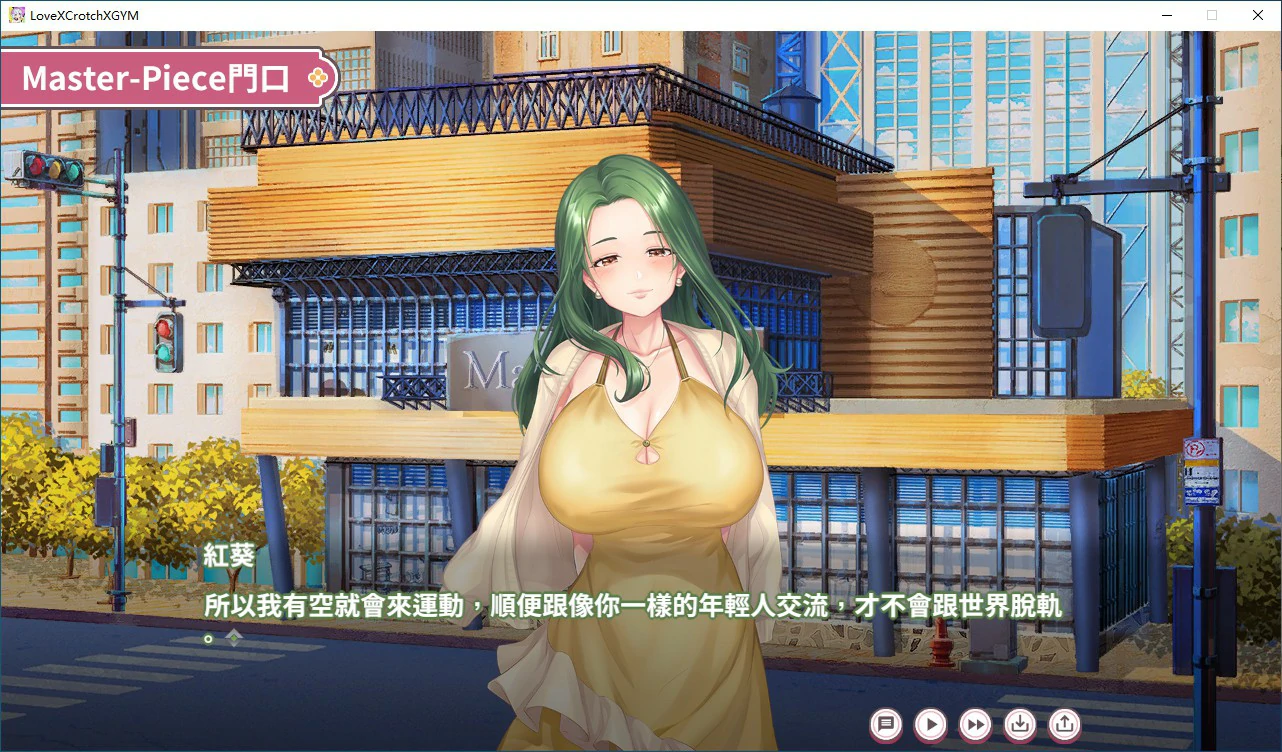This screenshot has width=1282, height=752.
Task: Quick save using the download-style save icon
Action: pos(1022,725)
